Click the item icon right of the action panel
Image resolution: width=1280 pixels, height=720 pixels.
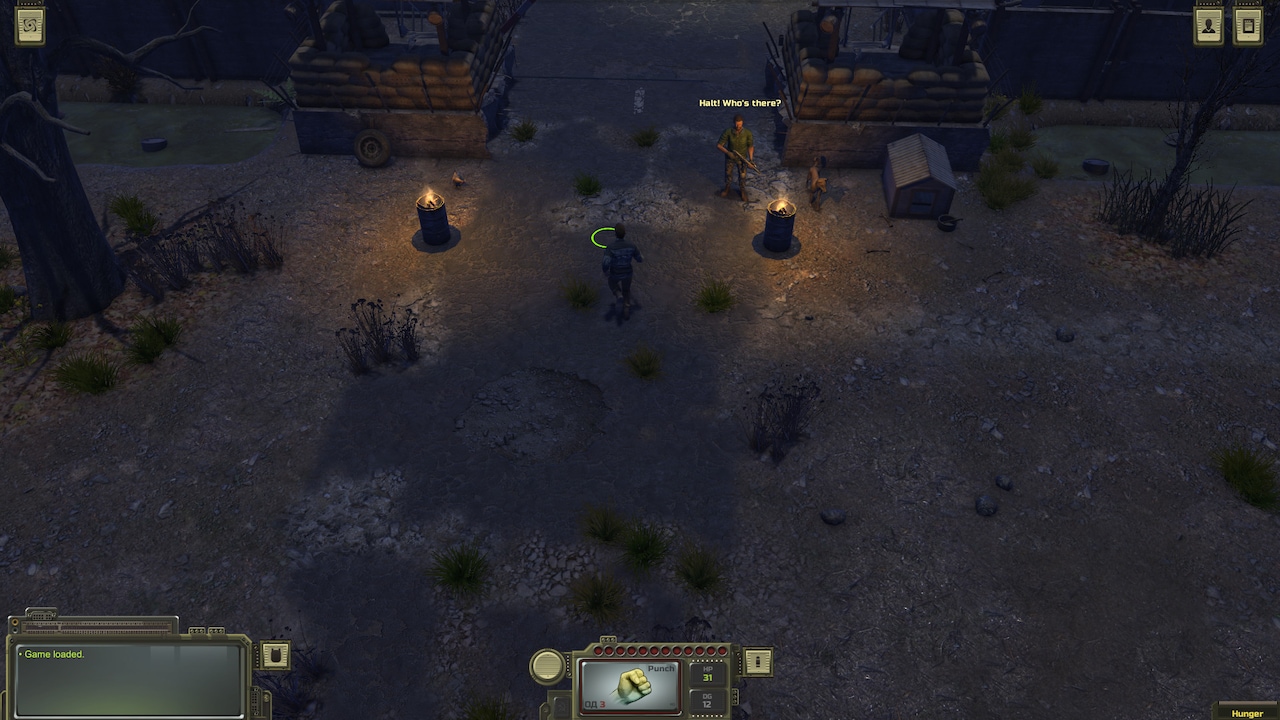coord(756,662)
